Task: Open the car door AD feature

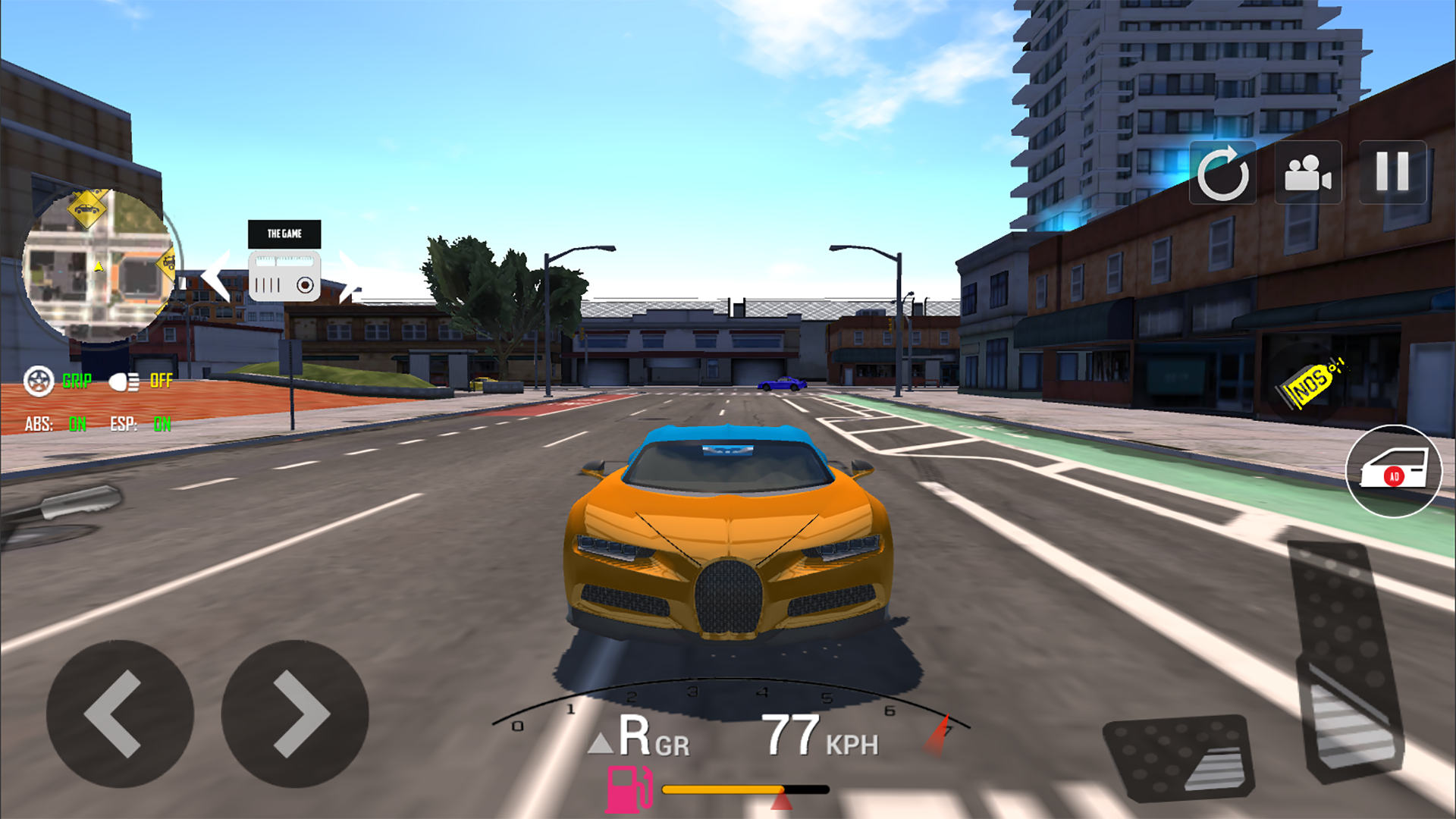Action: pos(1392,471)
